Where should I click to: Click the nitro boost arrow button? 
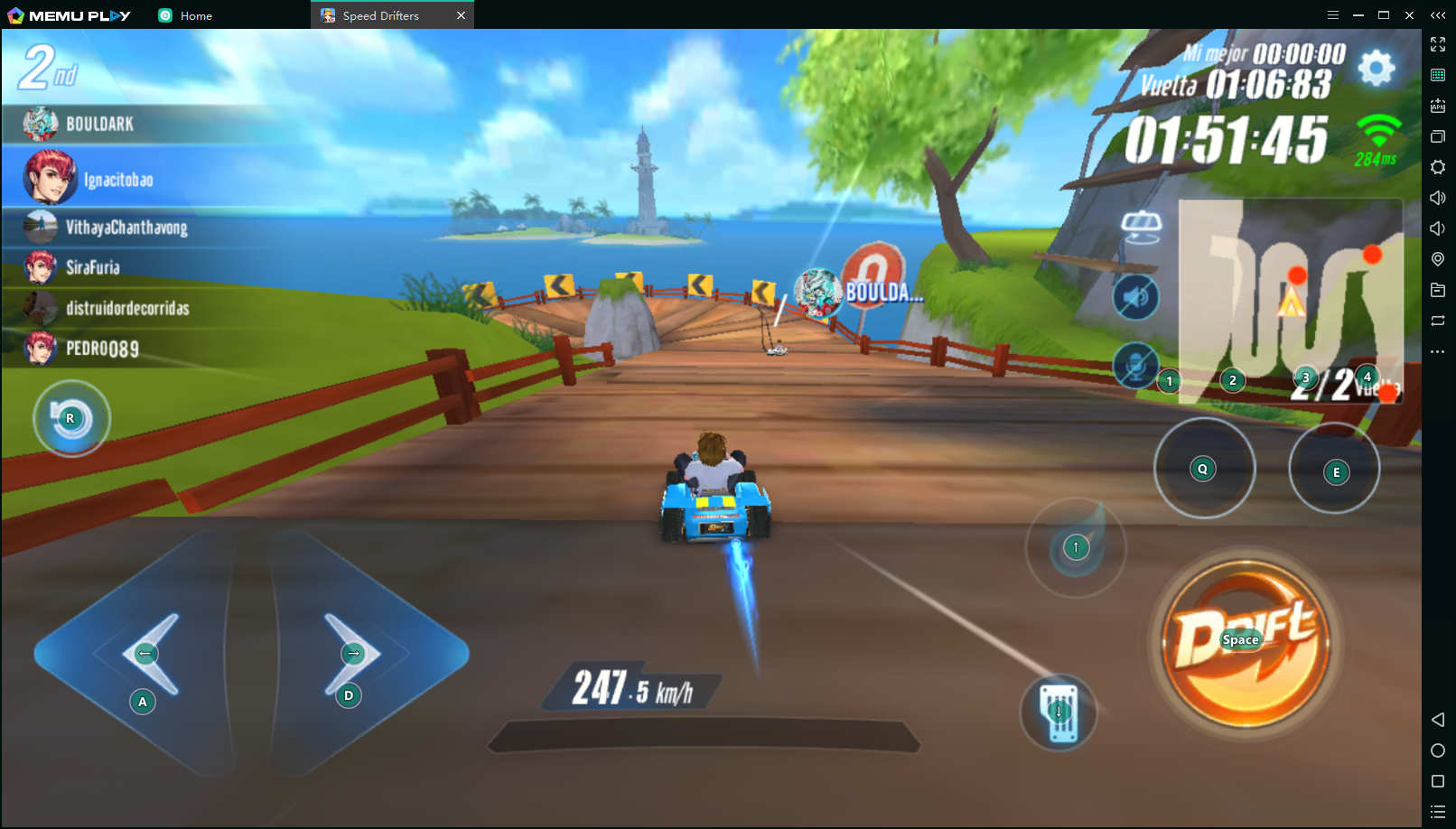tap(1075, 547)
